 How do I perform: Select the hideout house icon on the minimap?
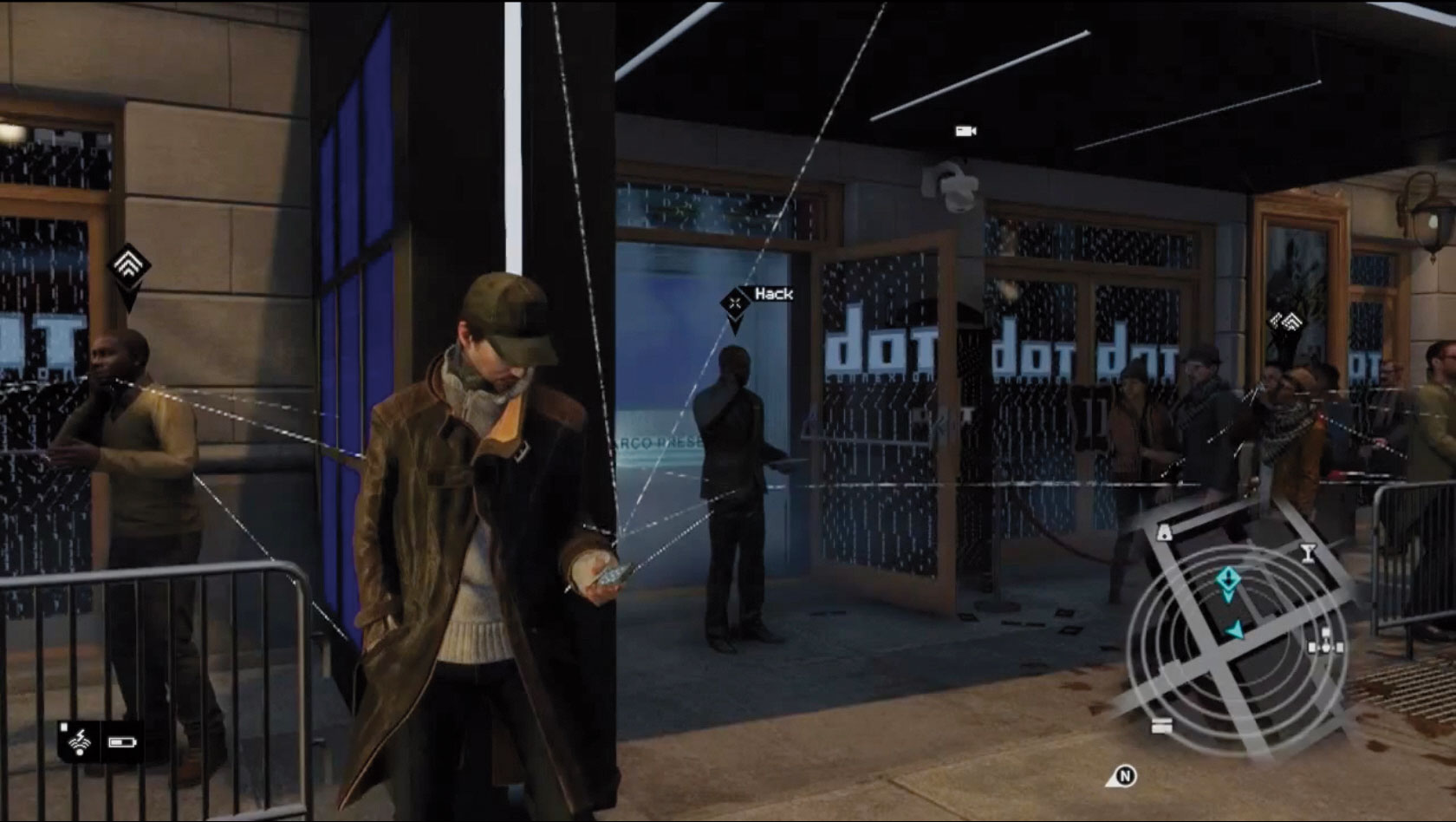point(1163,533)
